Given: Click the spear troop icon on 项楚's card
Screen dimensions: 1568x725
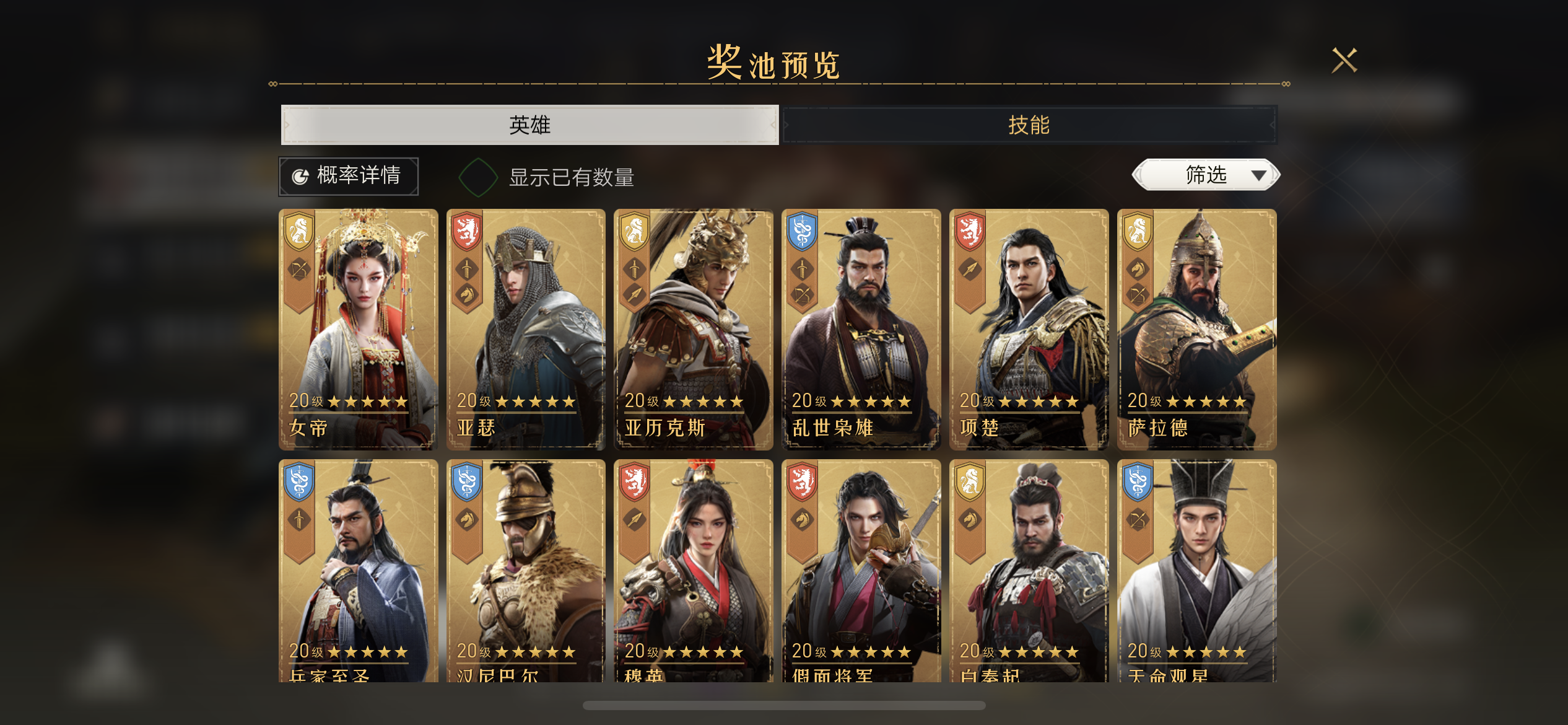Looking at the screenshot, I should (970, 268).
